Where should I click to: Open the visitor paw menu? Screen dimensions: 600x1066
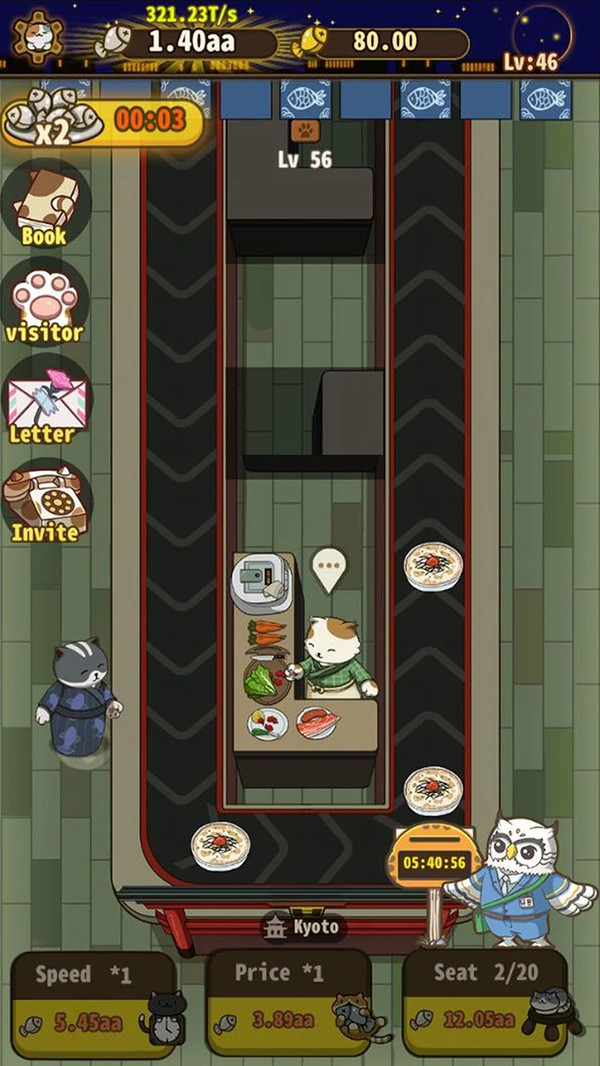pos(46,303)
